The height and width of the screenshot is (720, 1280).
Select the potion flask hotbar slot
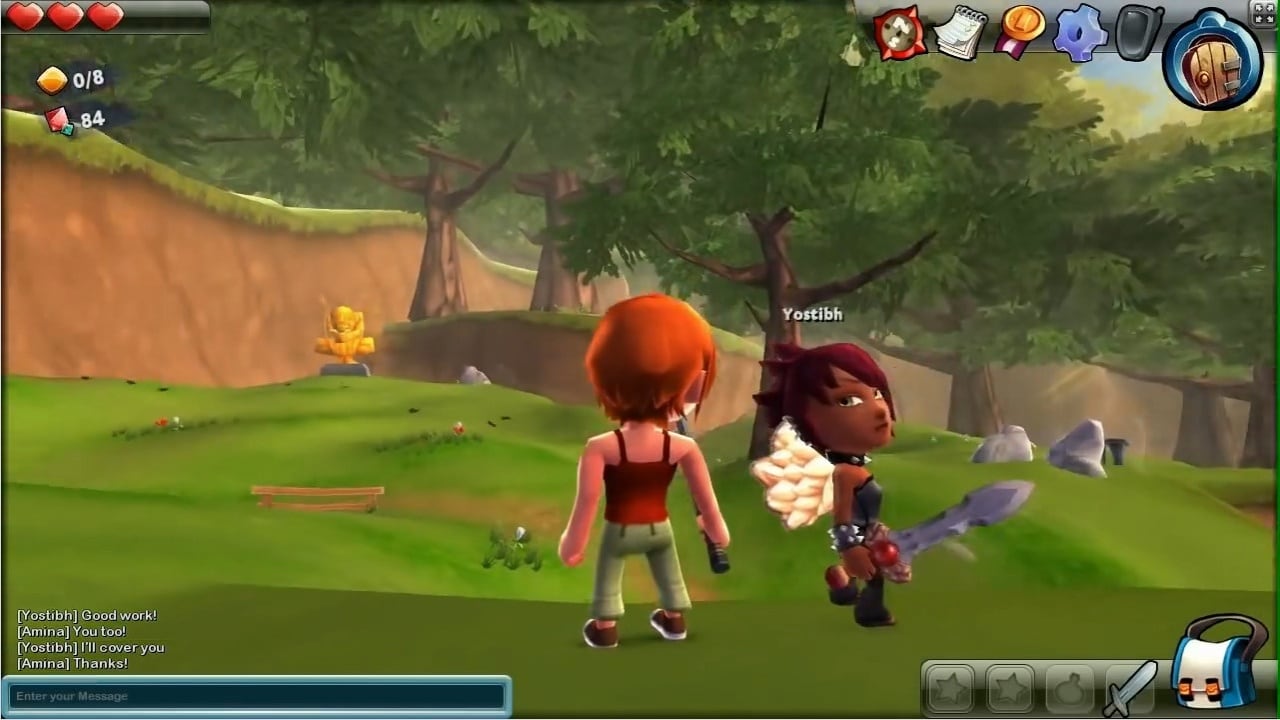click(x=1069, y=688)
